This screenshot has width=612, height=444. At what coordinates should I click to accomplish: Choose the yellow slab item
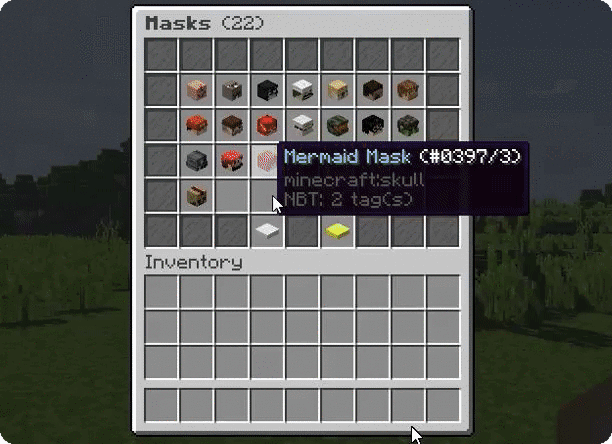(x=336, y=231)
